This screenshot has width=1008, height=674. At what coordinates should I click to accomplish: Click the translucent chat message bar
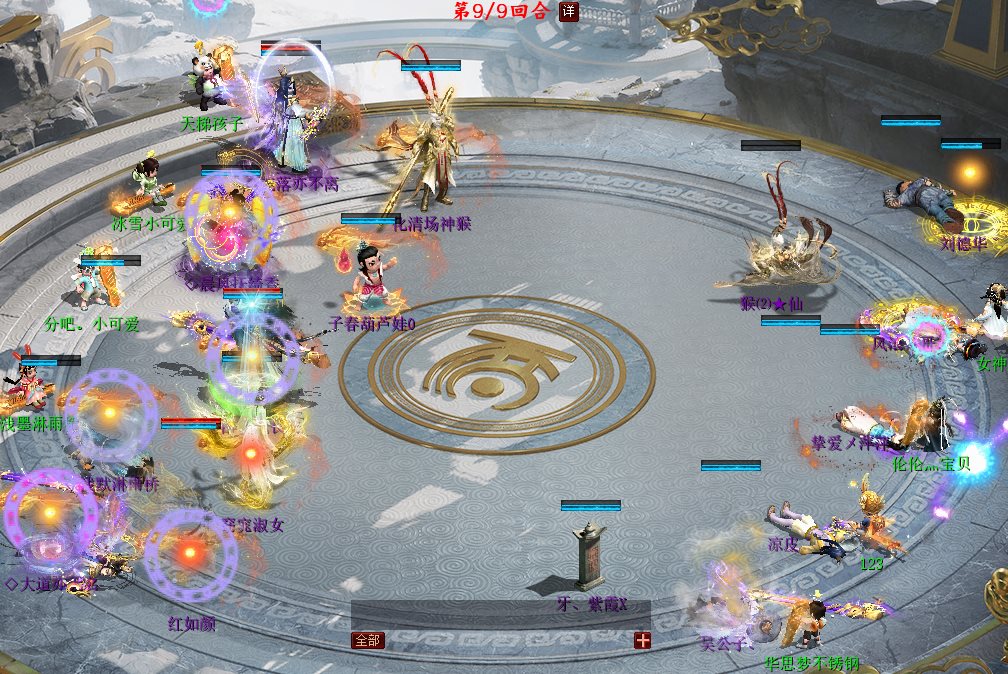pos(500,615)
